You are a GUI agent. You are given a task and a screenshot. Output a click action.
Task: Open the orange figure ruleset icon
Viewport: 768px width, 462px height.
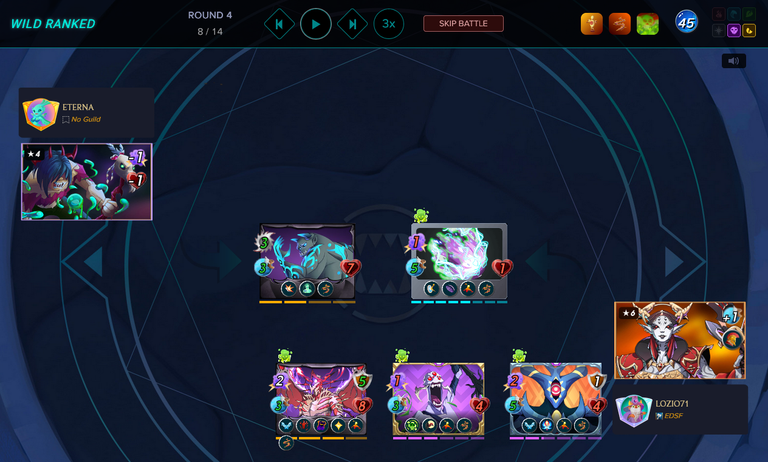(592, 23)
